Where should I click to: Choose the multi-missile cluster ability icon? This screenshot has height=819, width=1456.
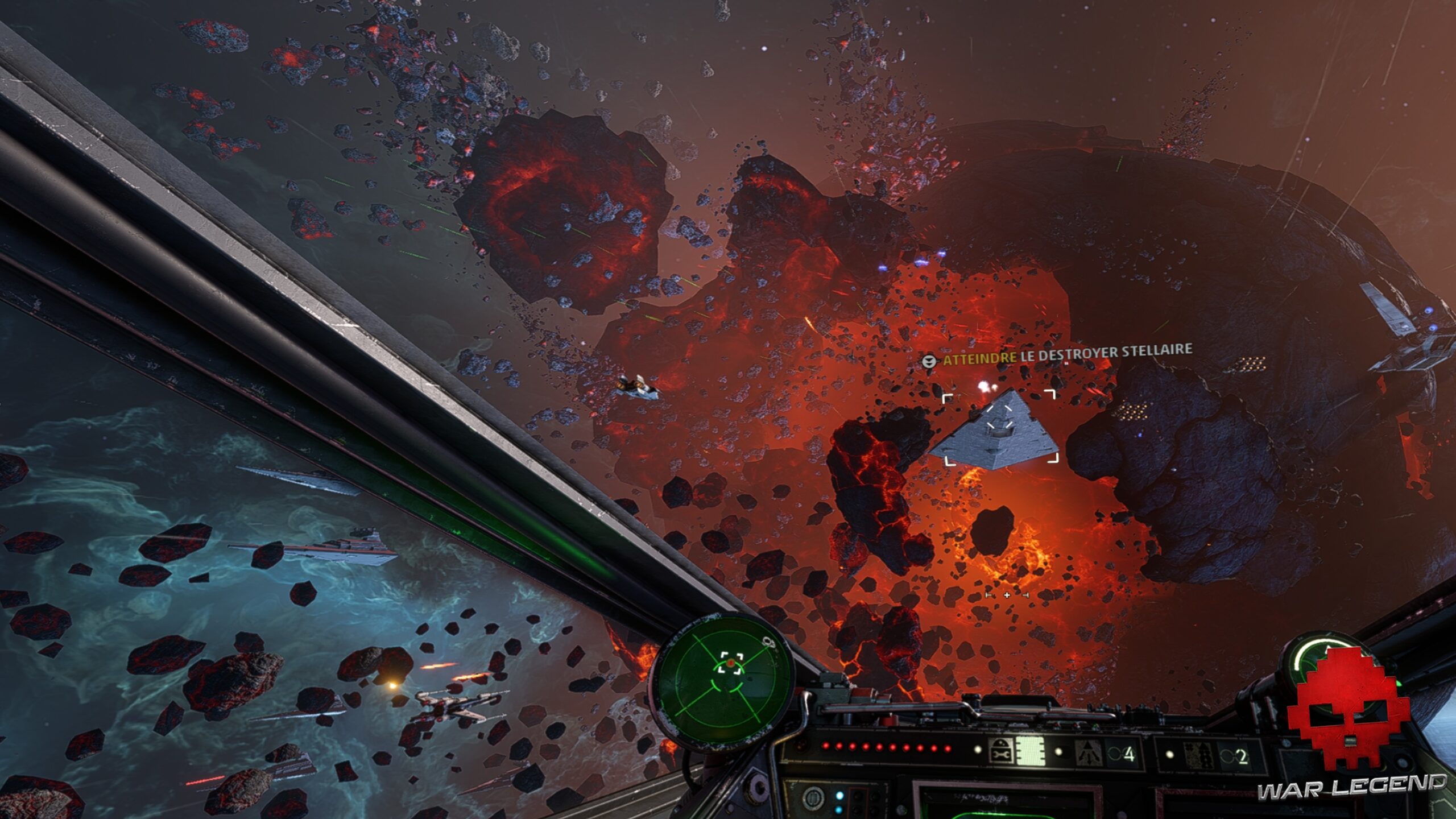coord(1198,755)
